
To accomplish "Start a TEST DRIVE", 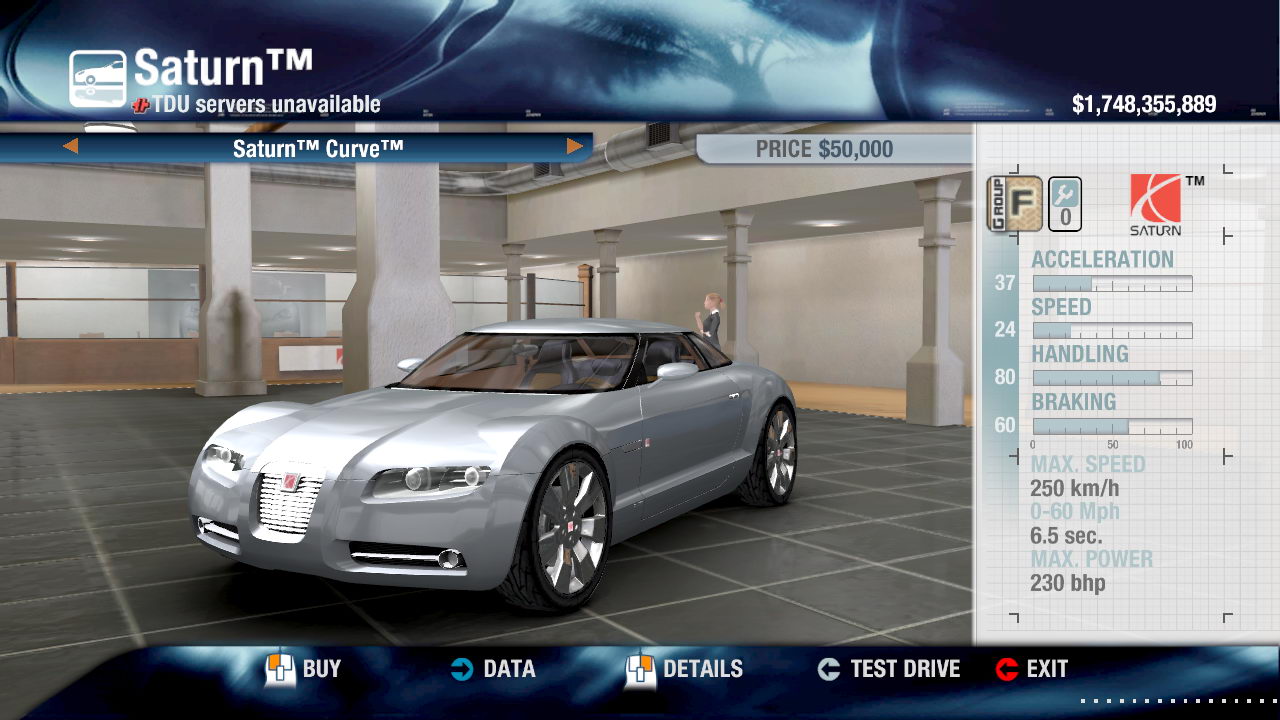I will pos(888,669).
